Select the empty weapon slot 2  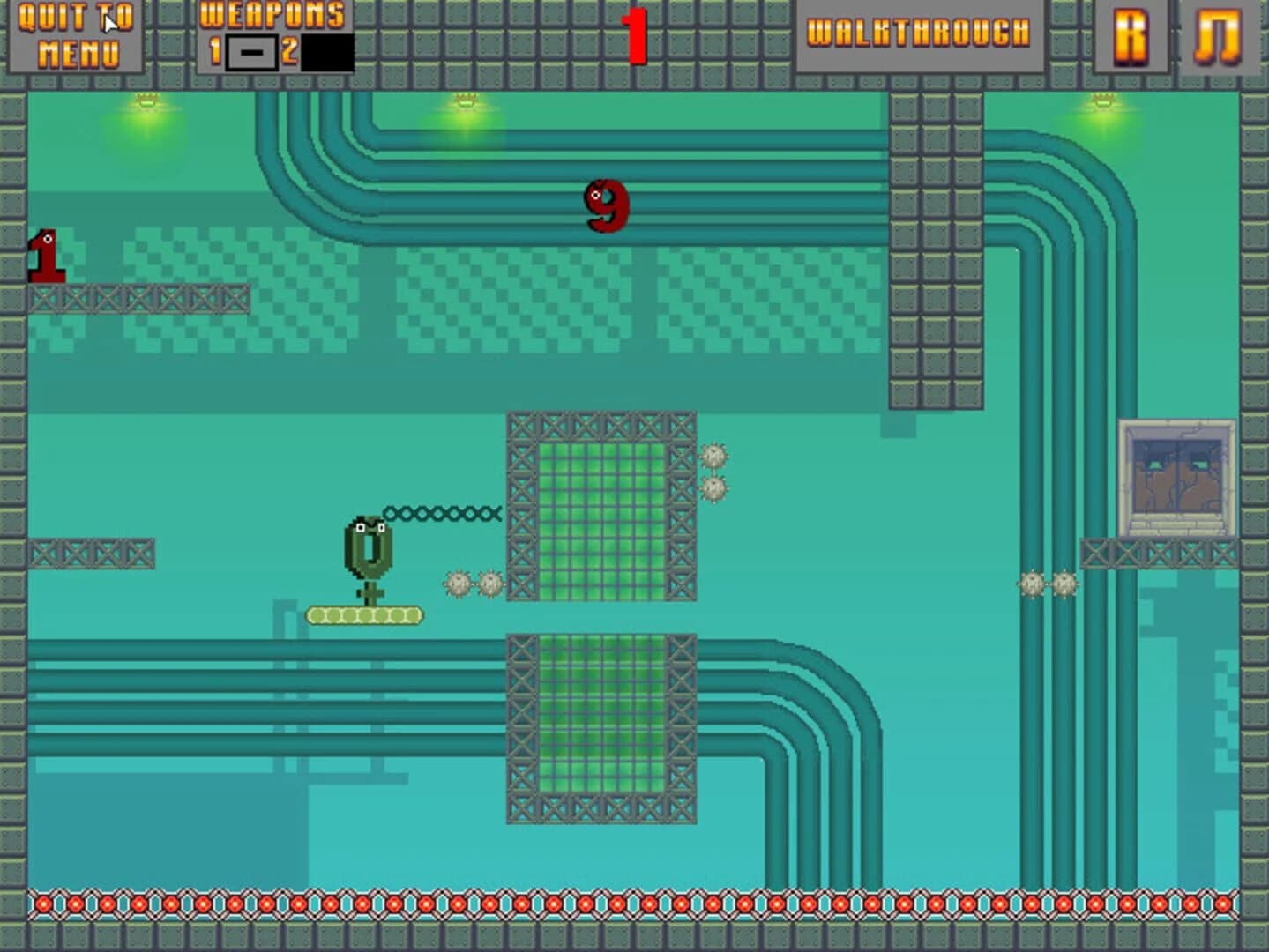tap(327, 51)
